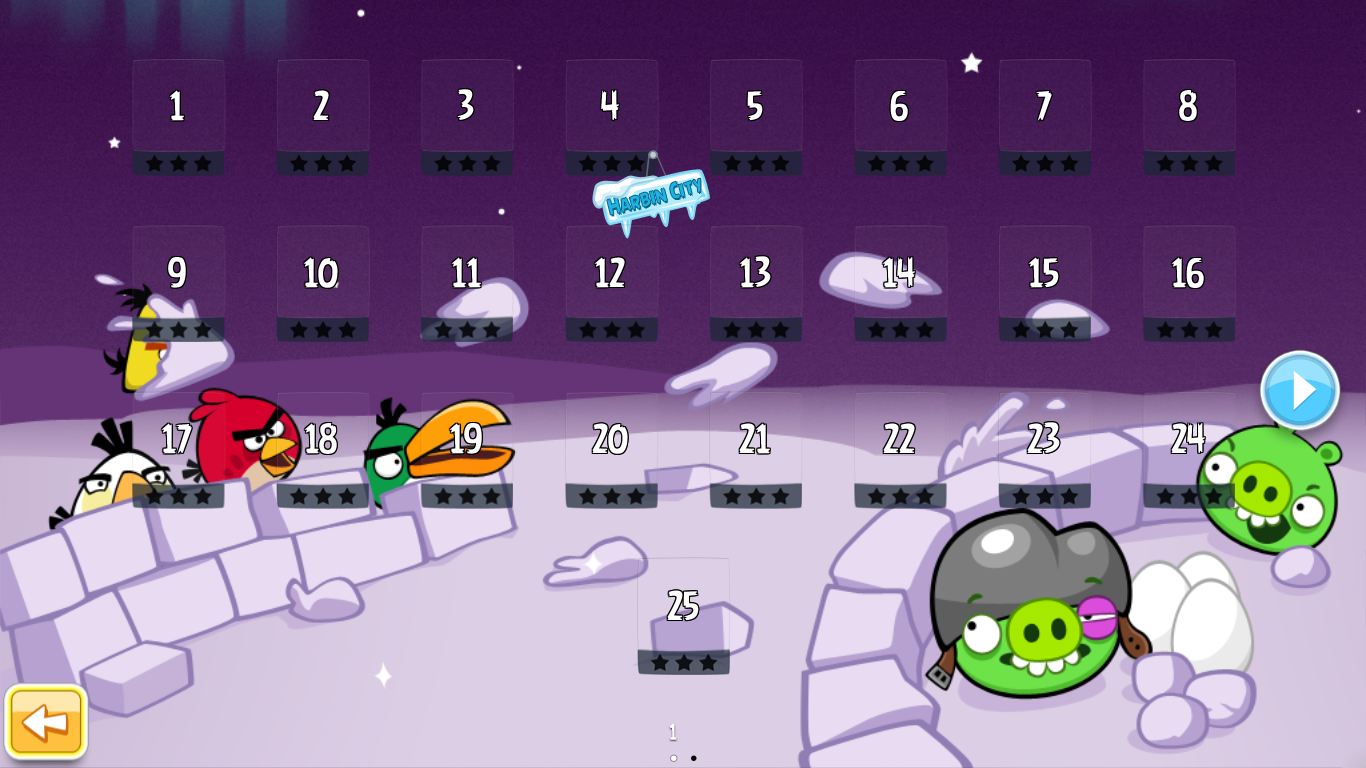The width and height of the screenshot is (1366, 768).
Task: Select level 1 tile
Action: 178,116
